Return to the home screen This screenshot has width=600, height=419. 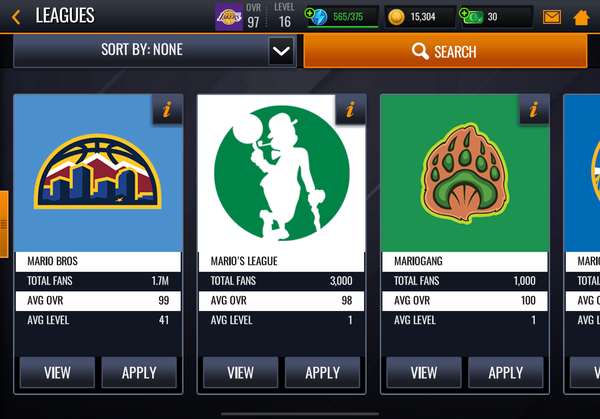click(581, 17)
